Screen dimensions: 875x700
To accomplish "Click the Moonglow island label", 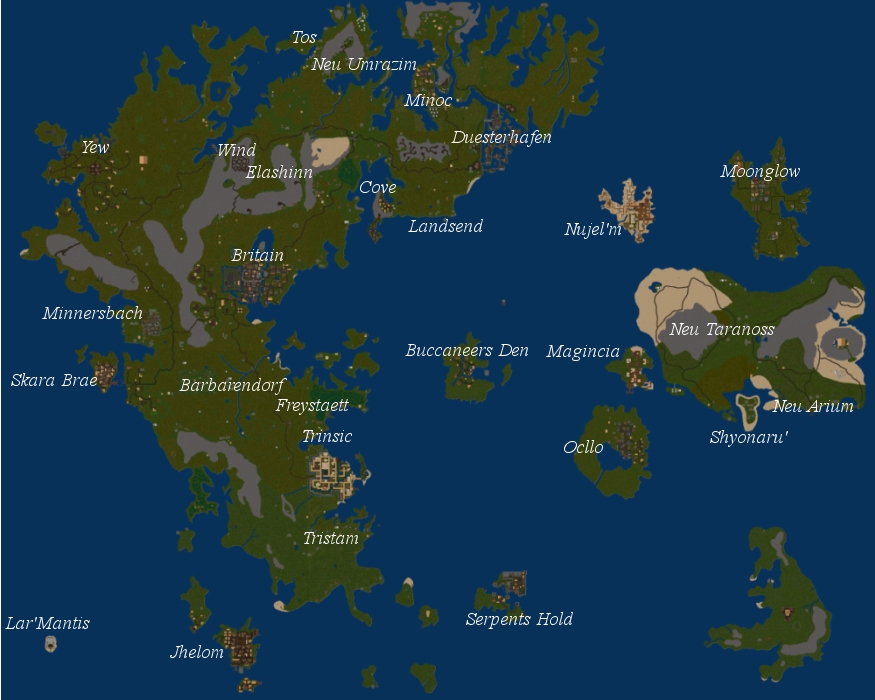I will coord(760,172).
